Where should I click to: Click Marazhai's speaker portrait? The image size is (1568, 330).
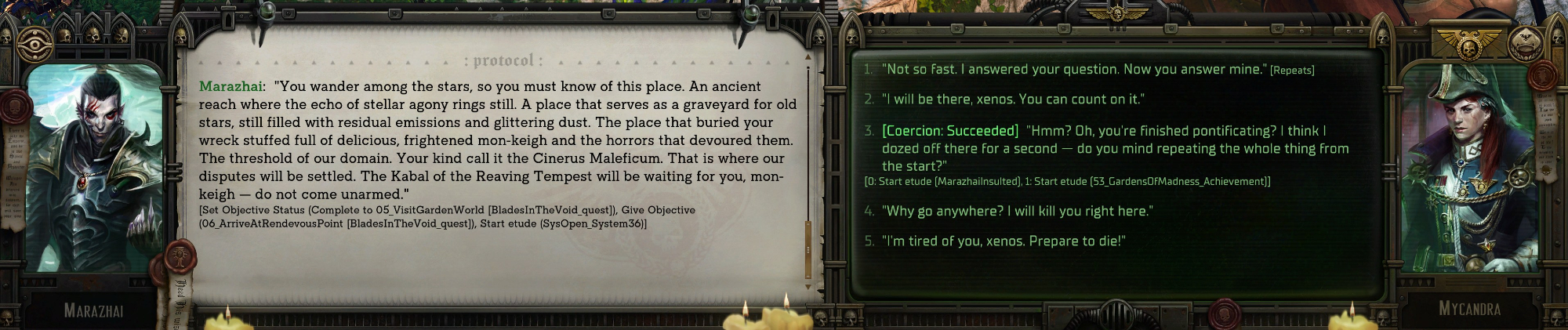pos(93,169)
